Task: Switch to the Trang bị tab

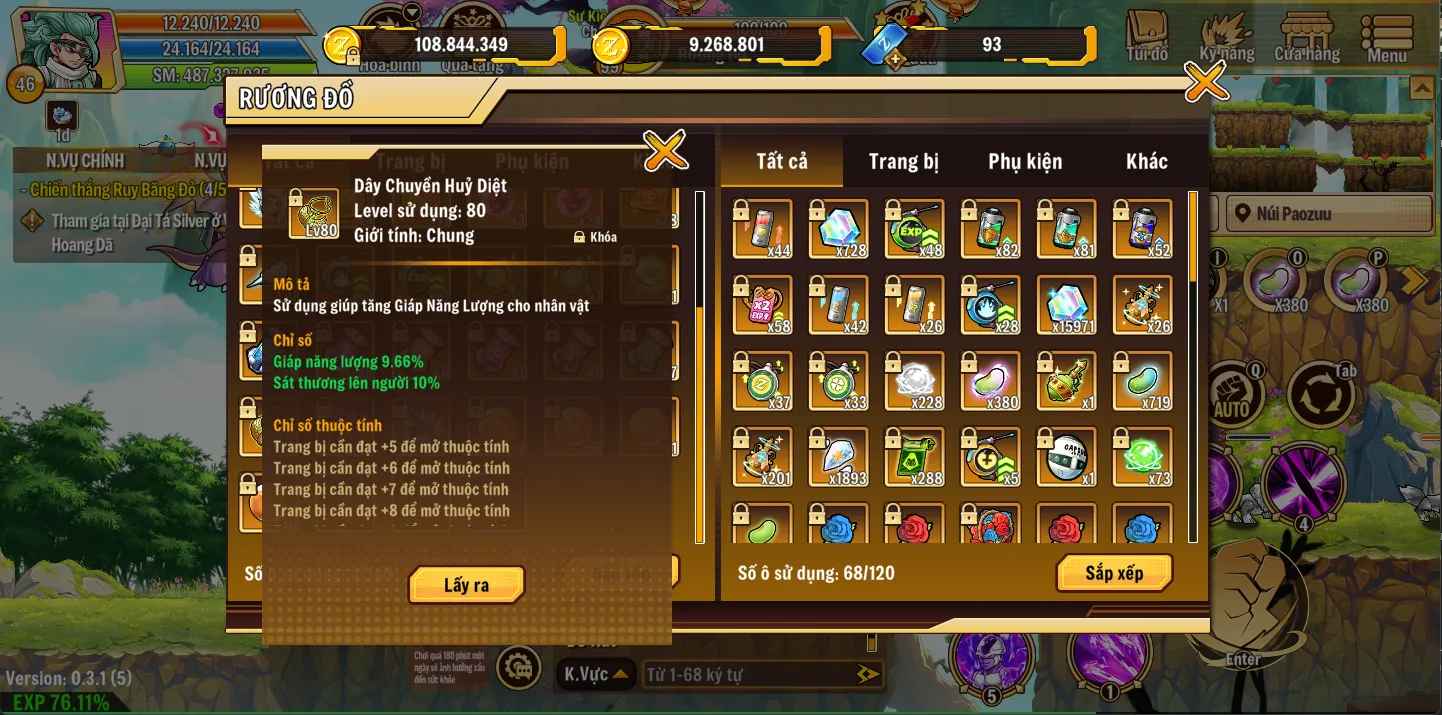Action: click(903, 162)
